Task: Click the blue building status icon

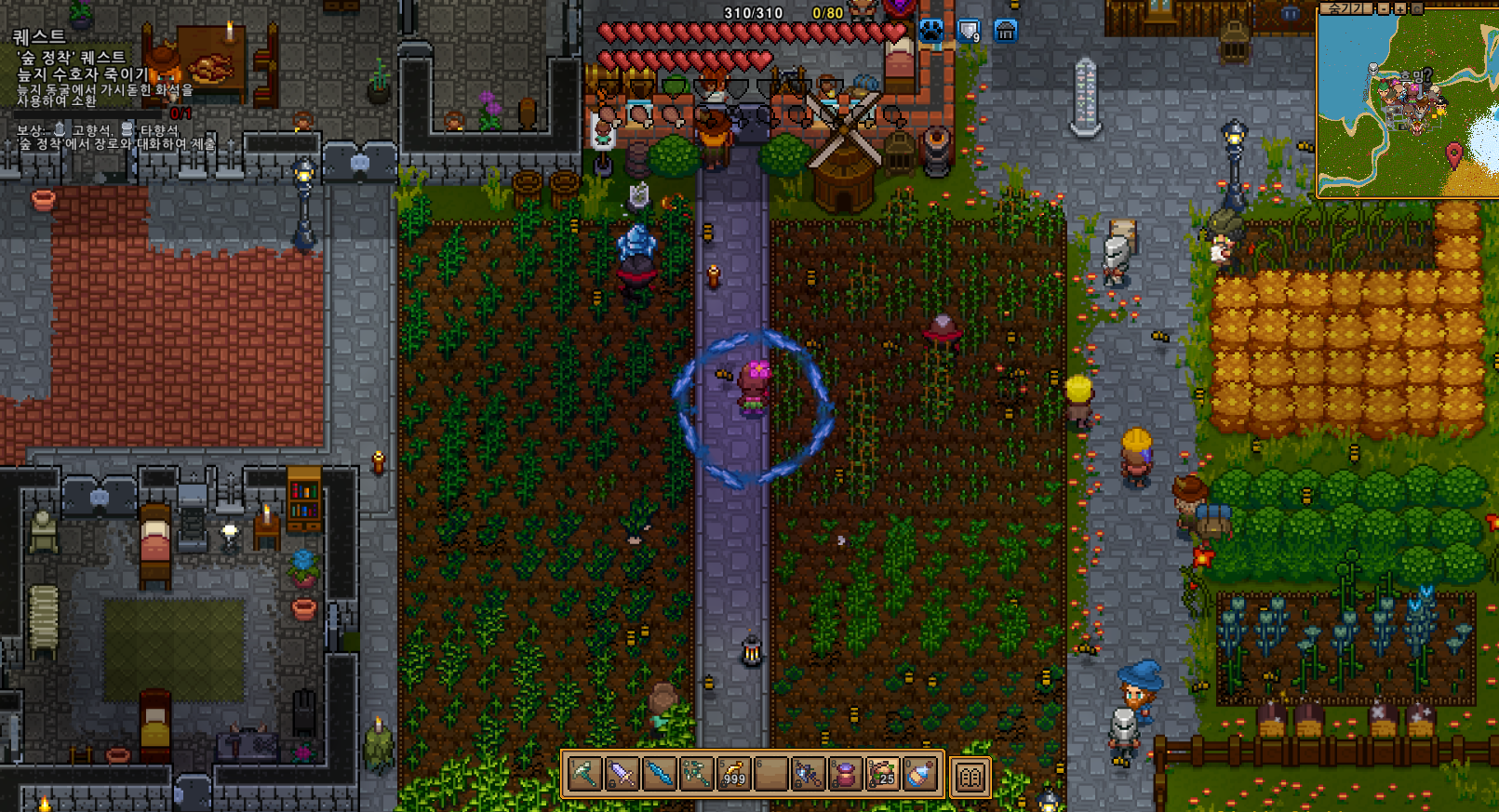Action: click(1006, 31)
